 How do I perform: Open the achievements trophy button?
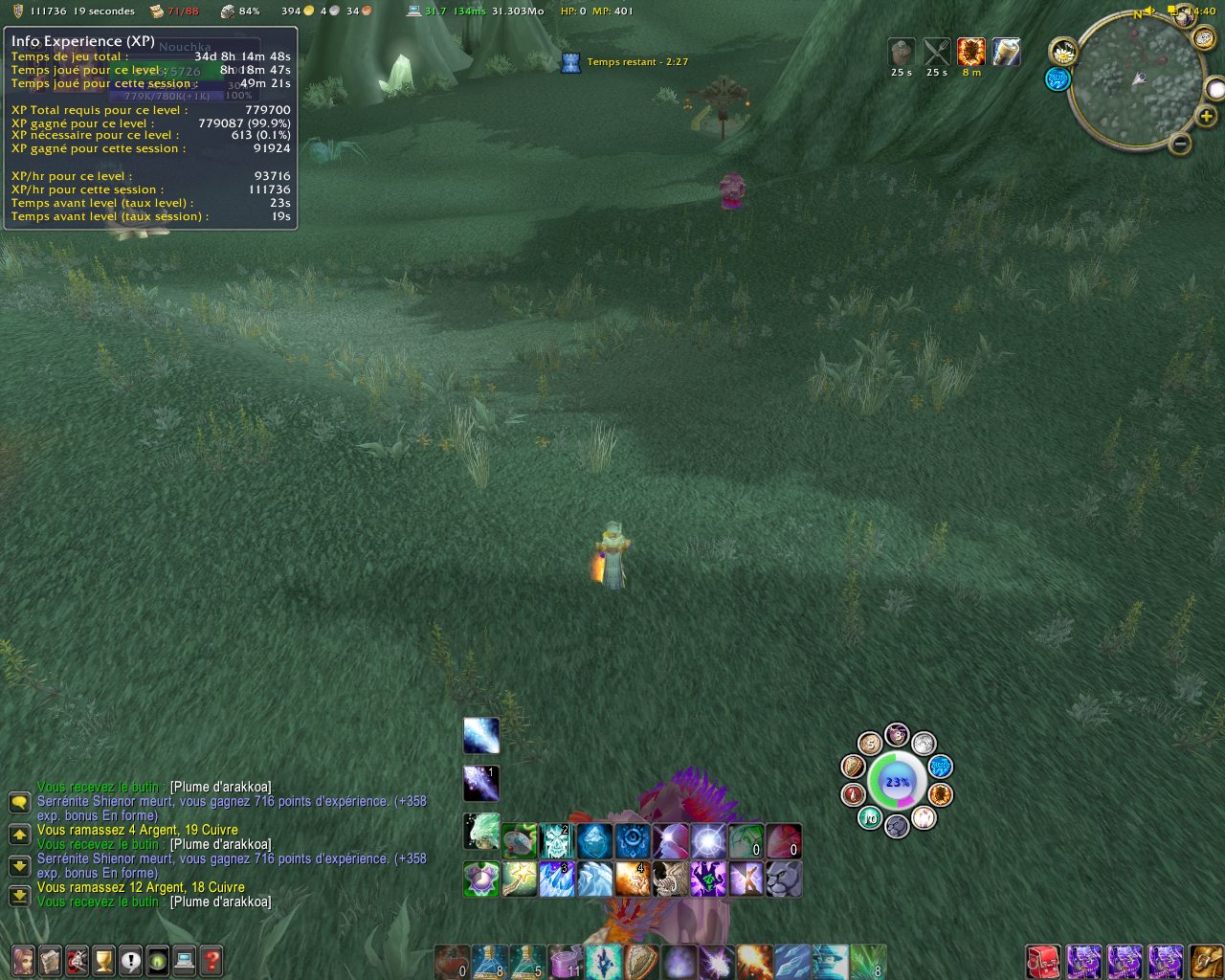(103, 960)
